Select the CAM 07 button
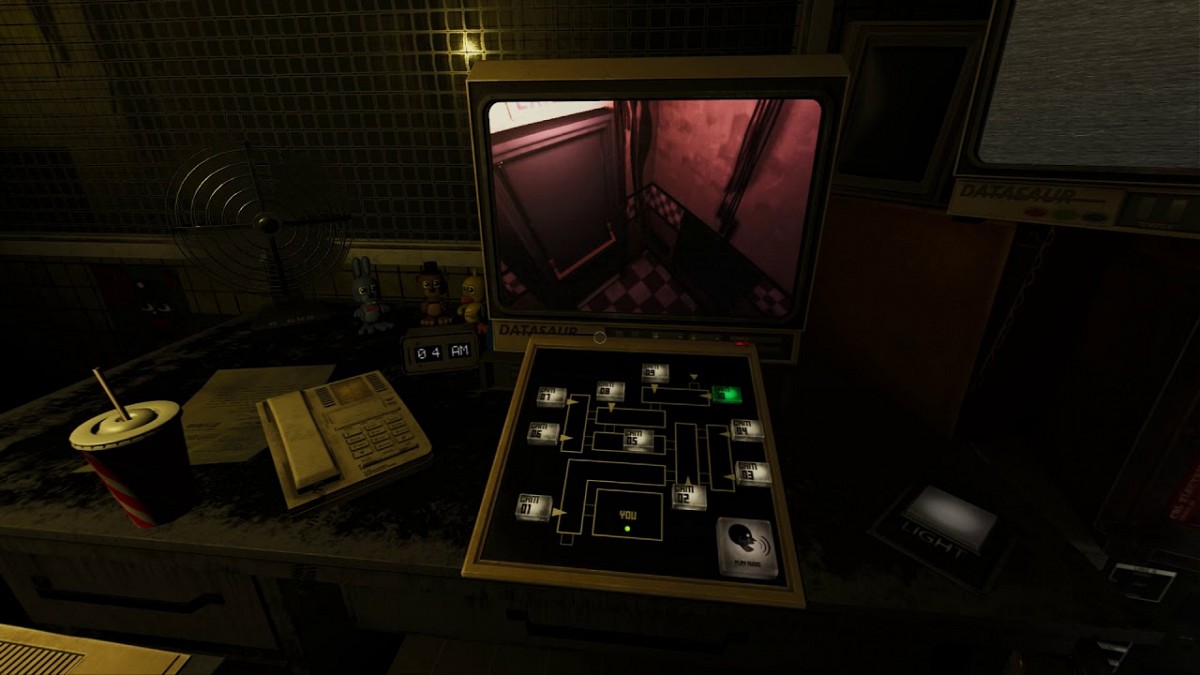Image resolution: width=1200 pixels, height=675 pixels. [x=551, y=396]
